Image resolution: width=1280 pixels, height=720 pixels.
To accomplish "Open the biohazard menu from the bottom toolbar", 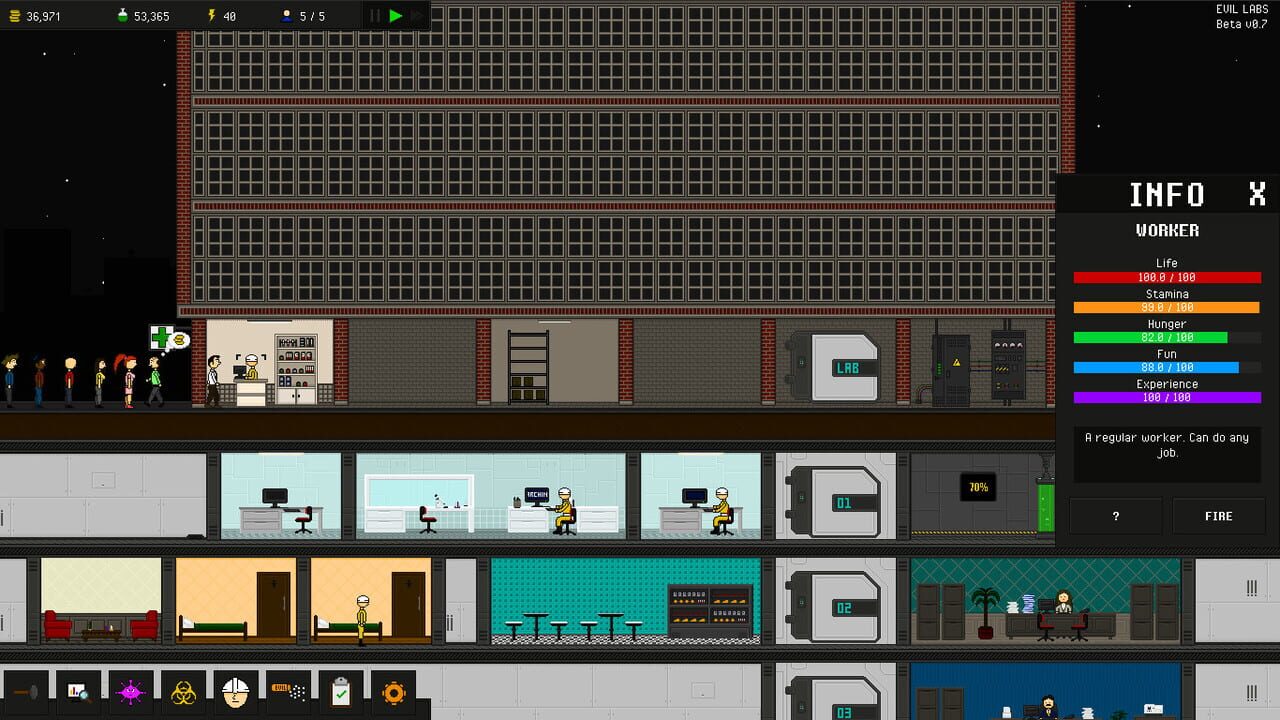I will (183, 692).
